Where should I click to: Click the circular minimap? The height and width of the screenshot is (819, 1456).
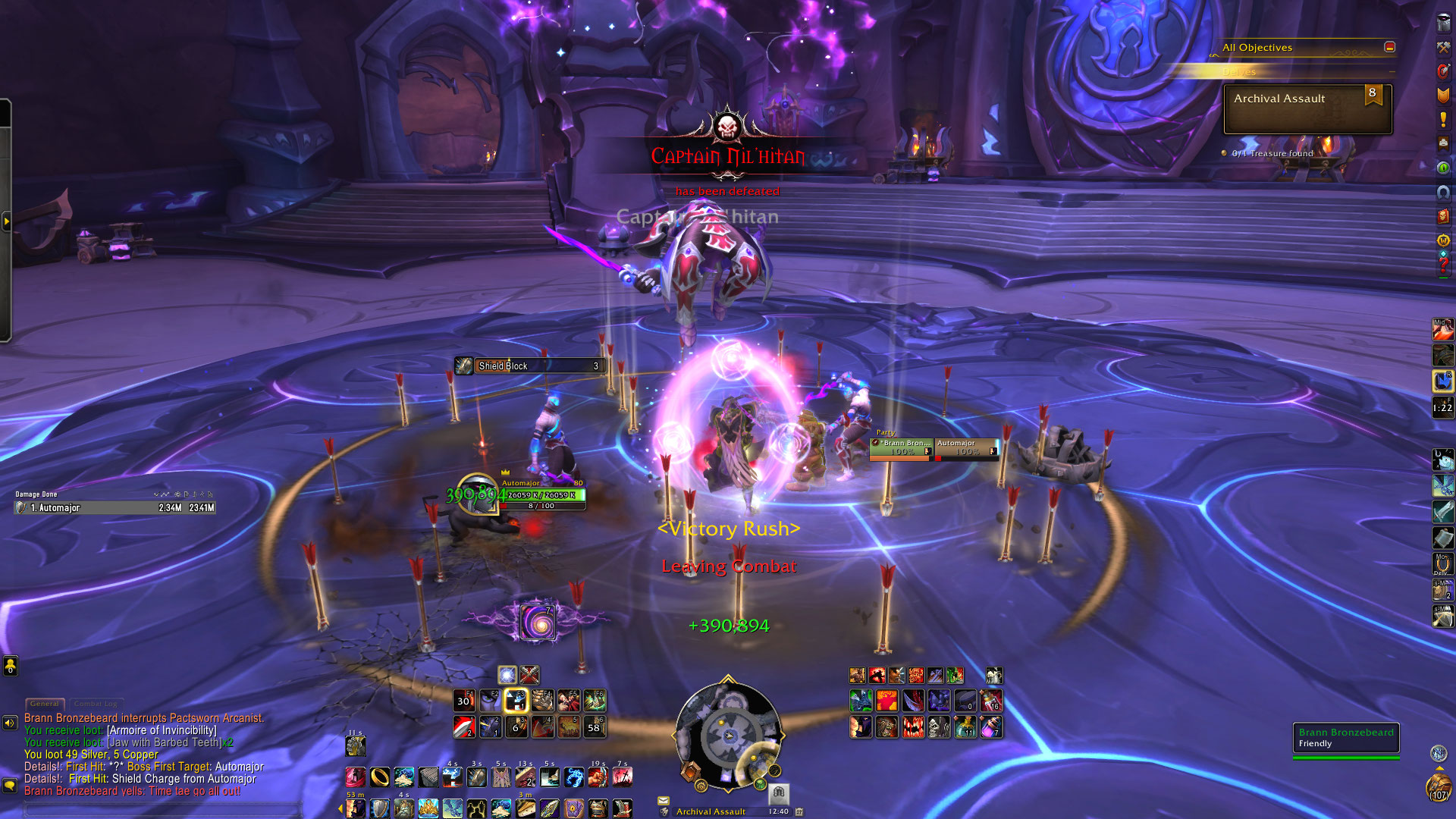coord(727,733)
